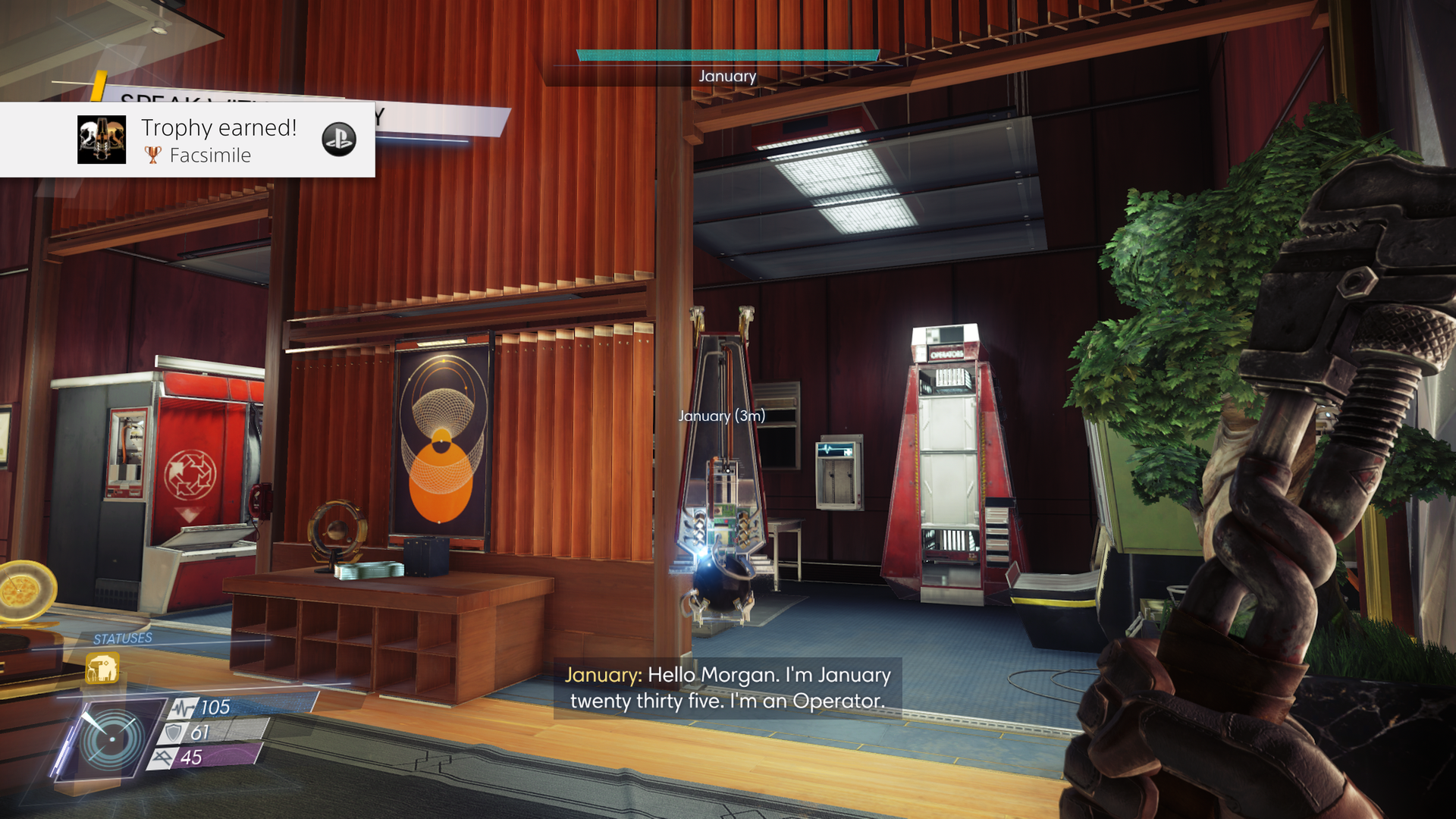Click the January speaker name in the subtitle
Screen dimensions: 1456x819
click(x=601, y=675)
